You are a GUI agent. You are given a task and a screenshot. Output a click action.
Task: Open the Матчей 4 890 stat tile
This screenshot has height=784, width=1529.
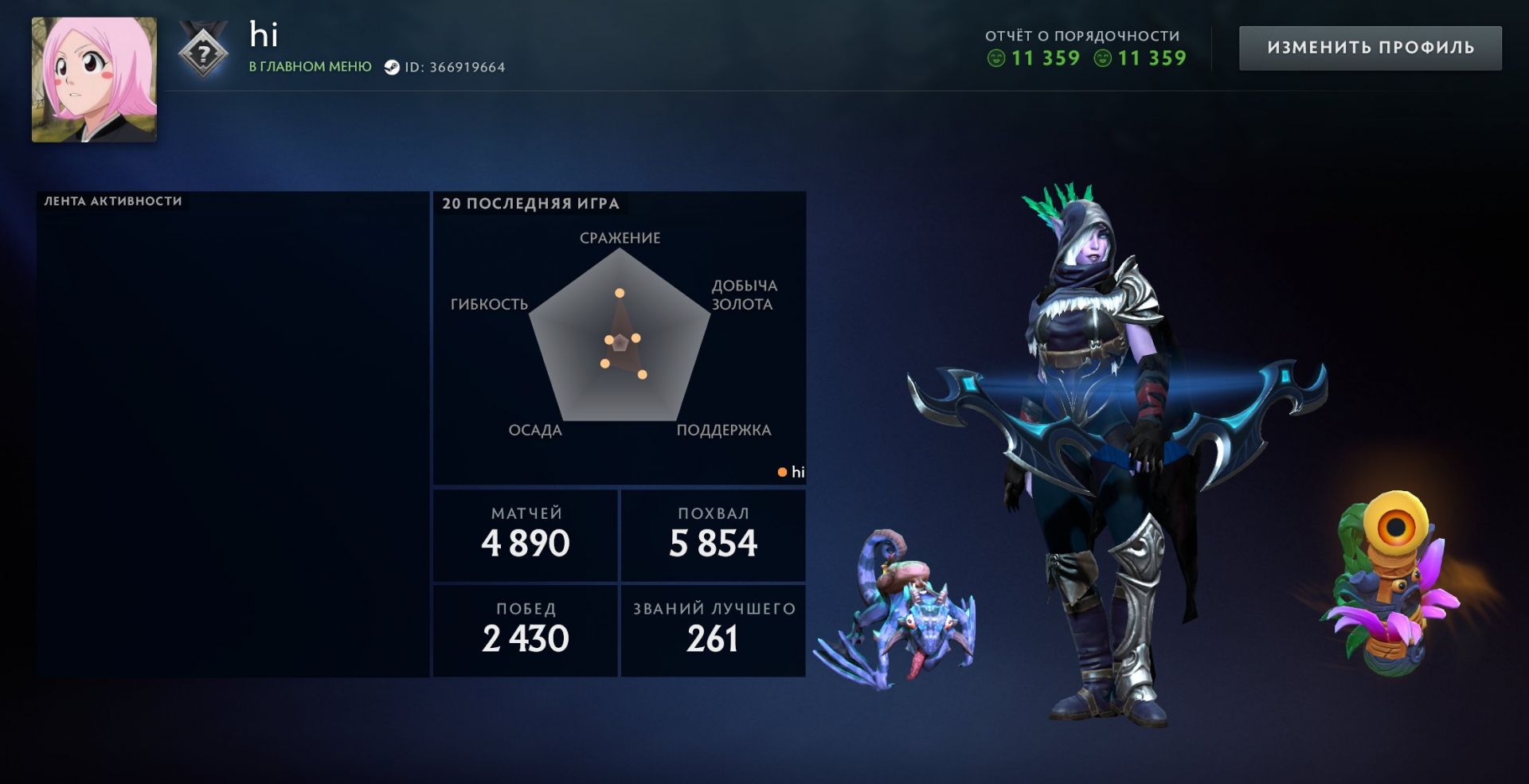(x=526, y=535)
